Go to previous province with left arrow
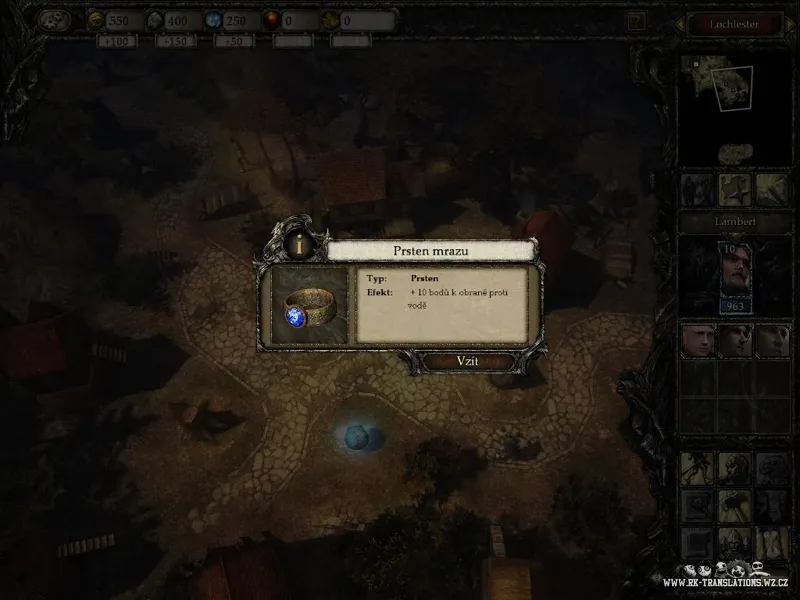800x600 pixels. [x=677, y=24]
